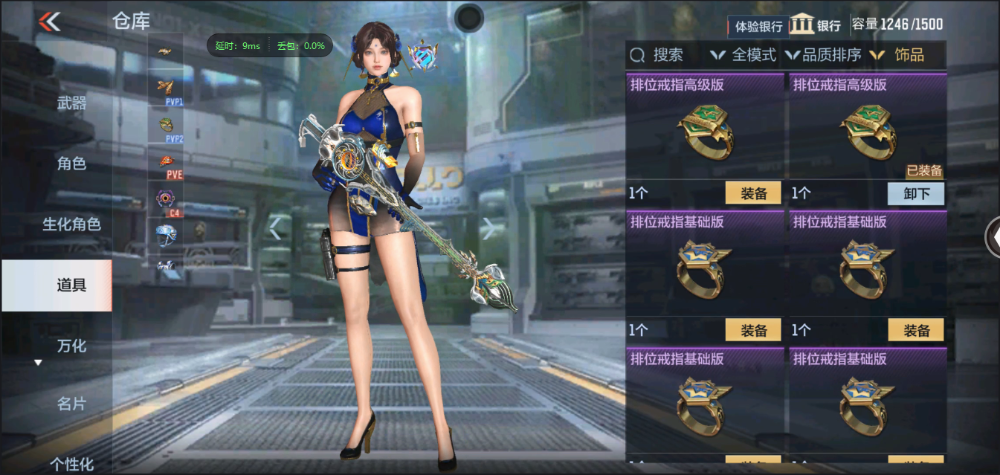
Task: Switch to the 武器 category tab
Action: [x=71, y=103]
